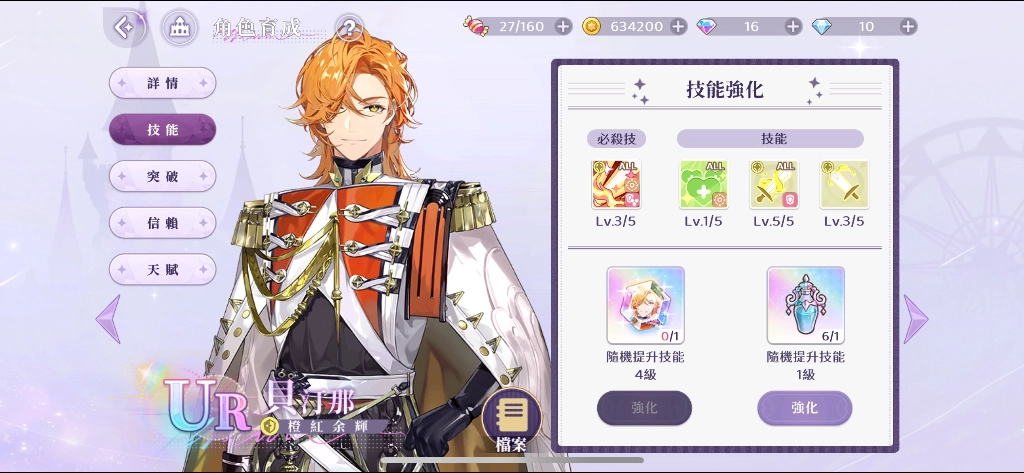Viewport: 1024px width, 473px height.
Task: Open the blue potion upgrade material
Action: point(805,304)
